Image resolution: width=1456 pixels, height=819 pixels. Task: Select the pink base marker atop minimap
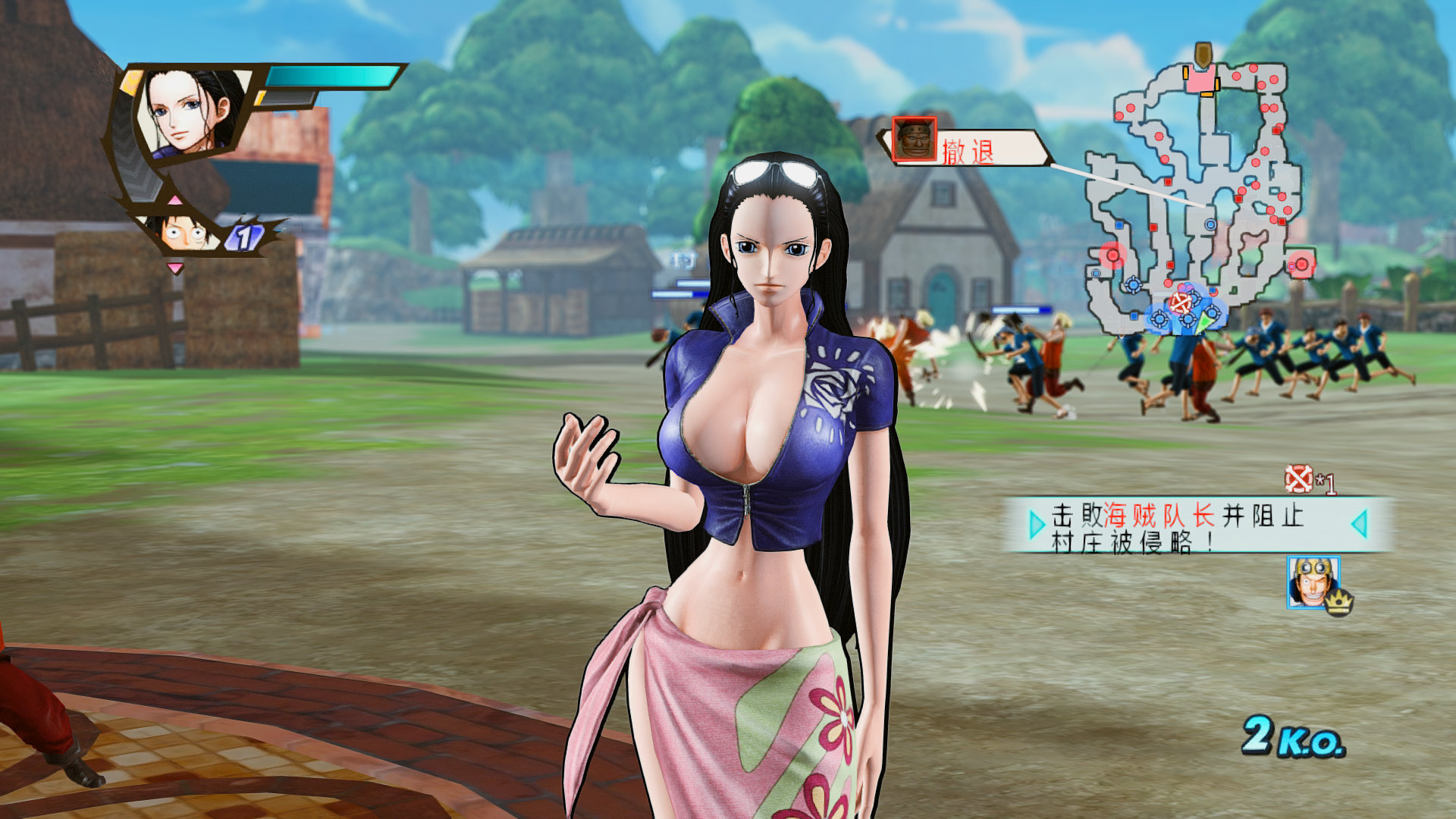coord(1201,80)
